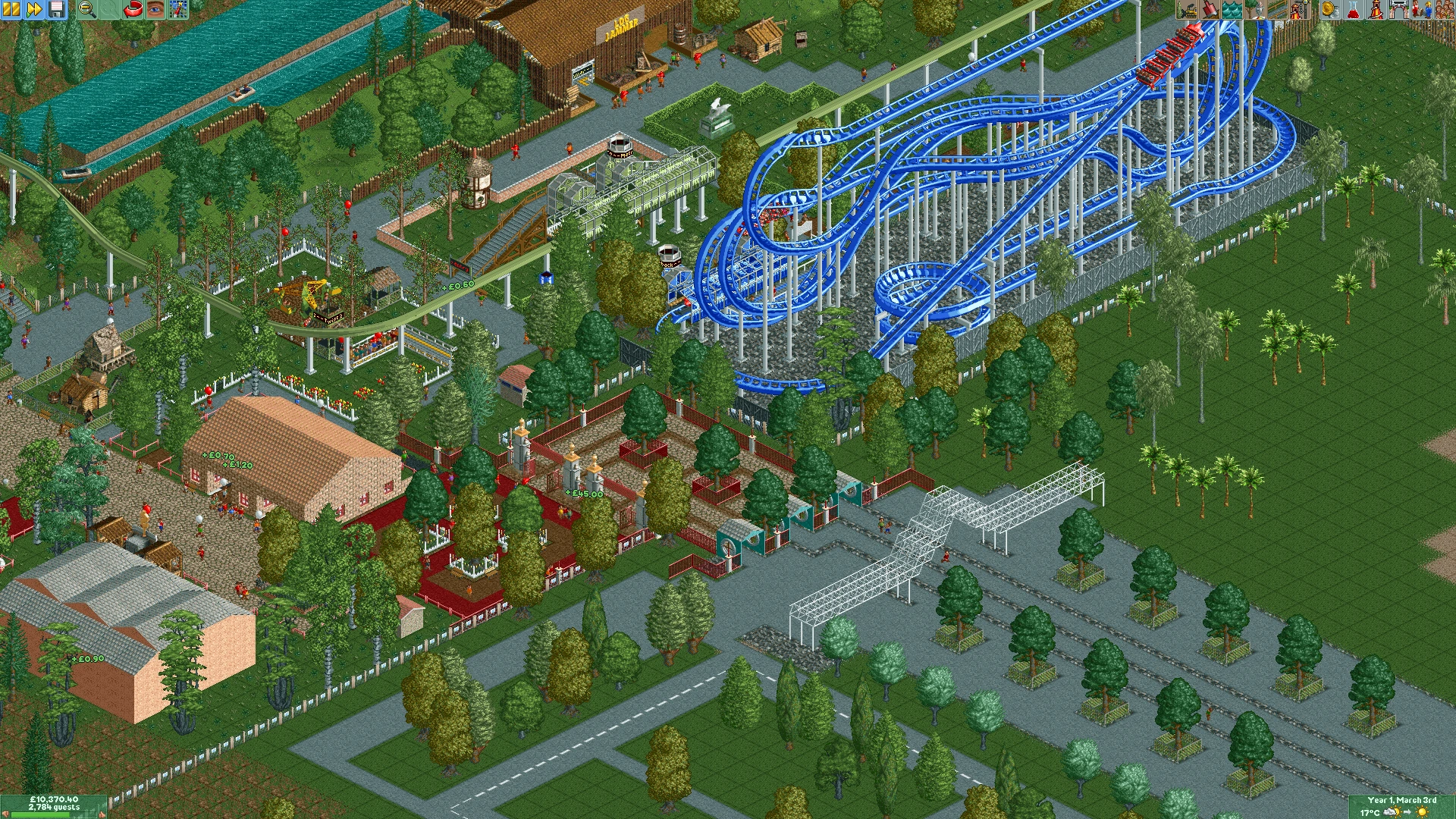Save the current game
Screen dimensions: 1456x819
click(57, 10)
